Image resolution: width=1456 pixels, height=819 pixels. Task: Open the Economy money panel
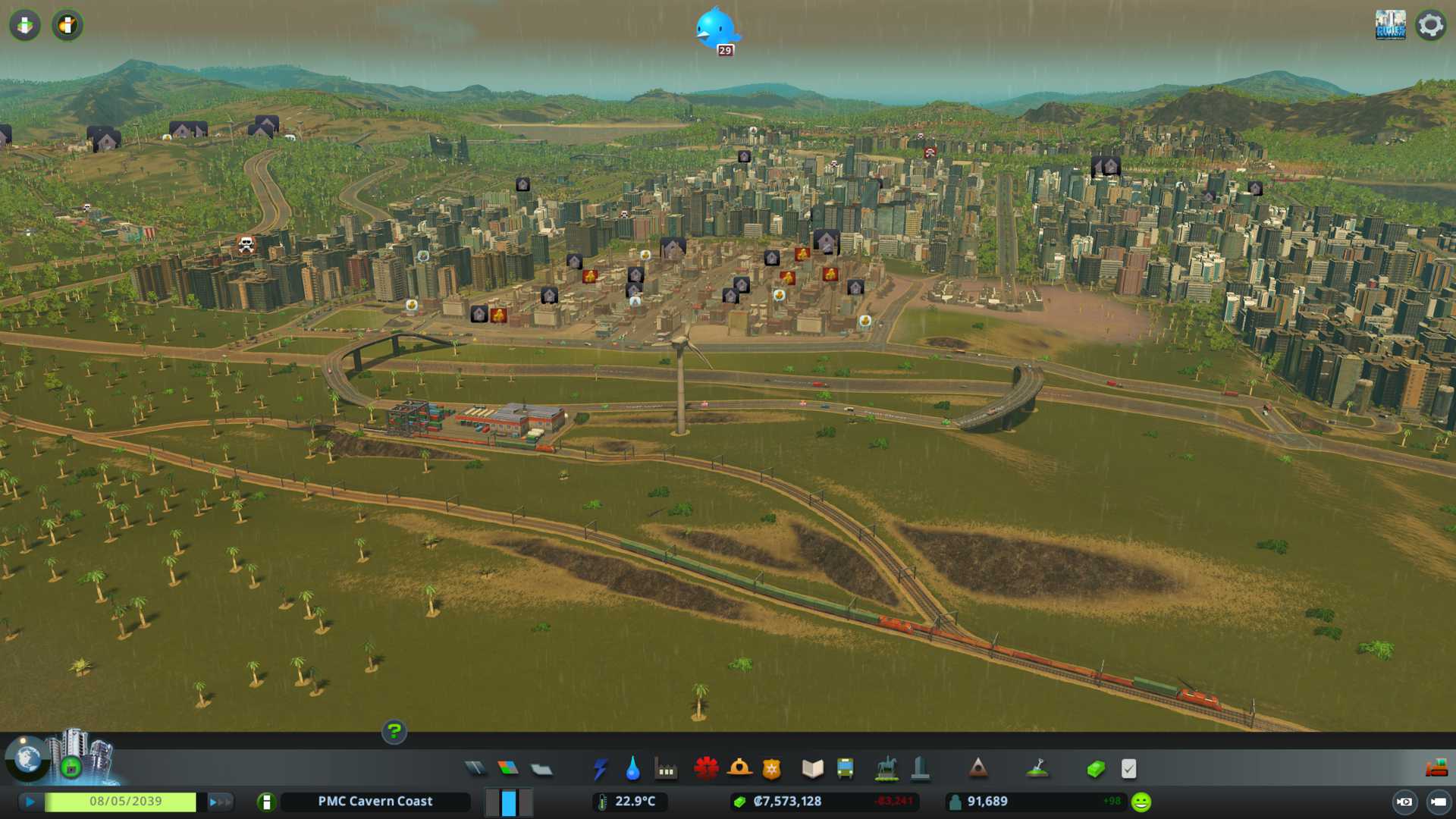click(x=1095, y=769)
